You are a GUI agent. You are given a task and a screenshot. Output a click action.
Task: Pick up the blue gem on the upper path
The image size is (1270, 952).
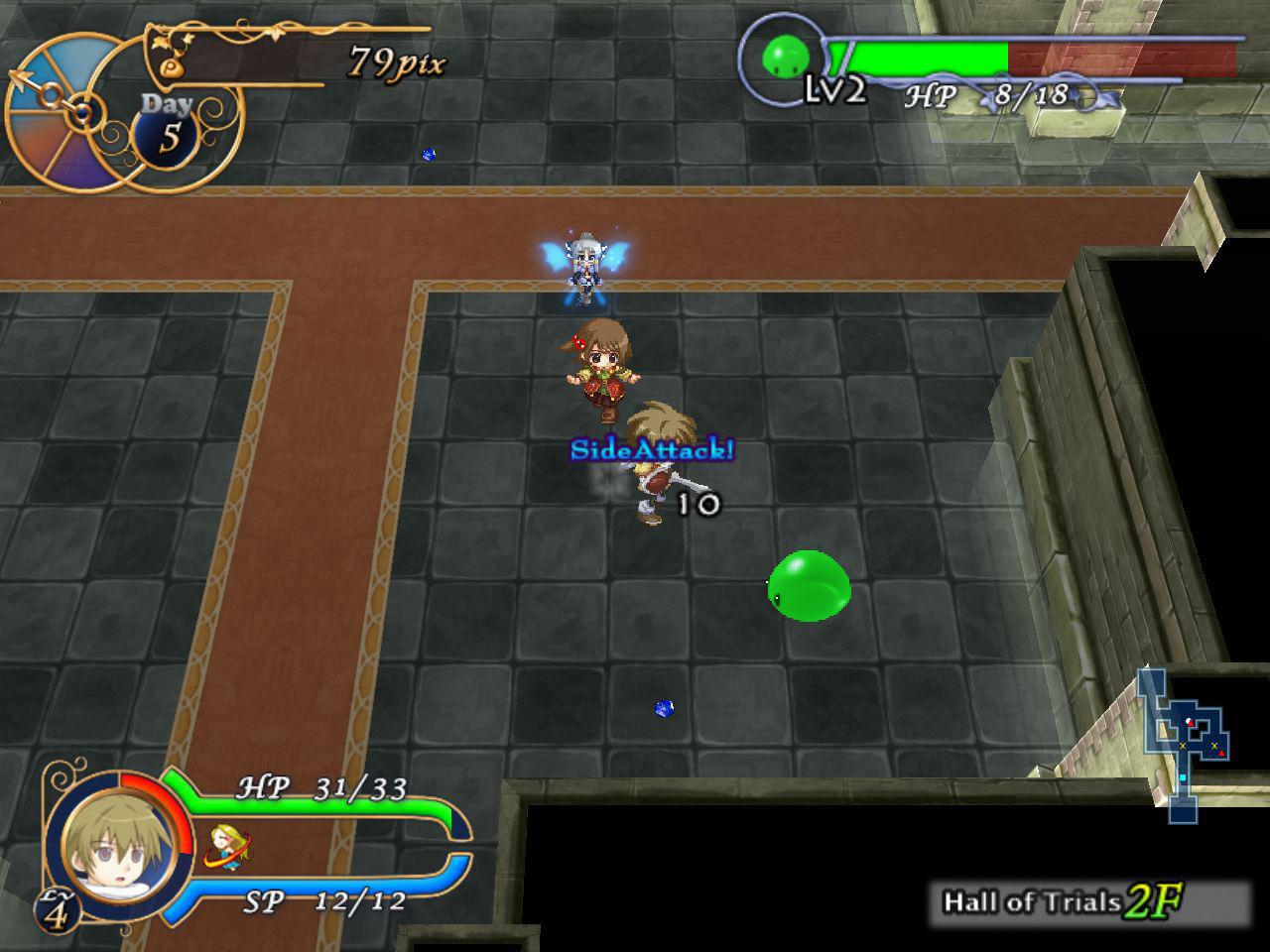[x=429, y=156]
